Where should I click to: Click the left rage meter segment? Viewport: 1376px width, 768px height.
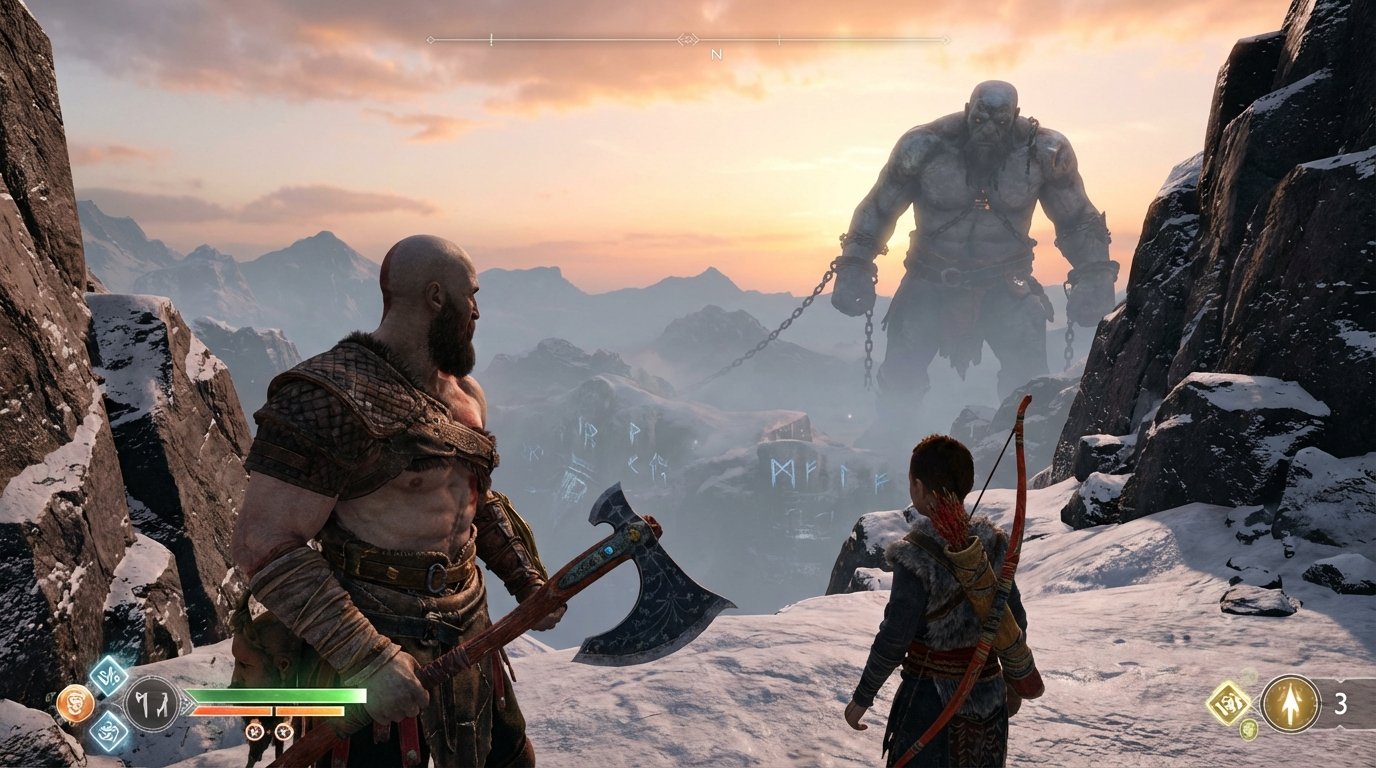(233, 709)
